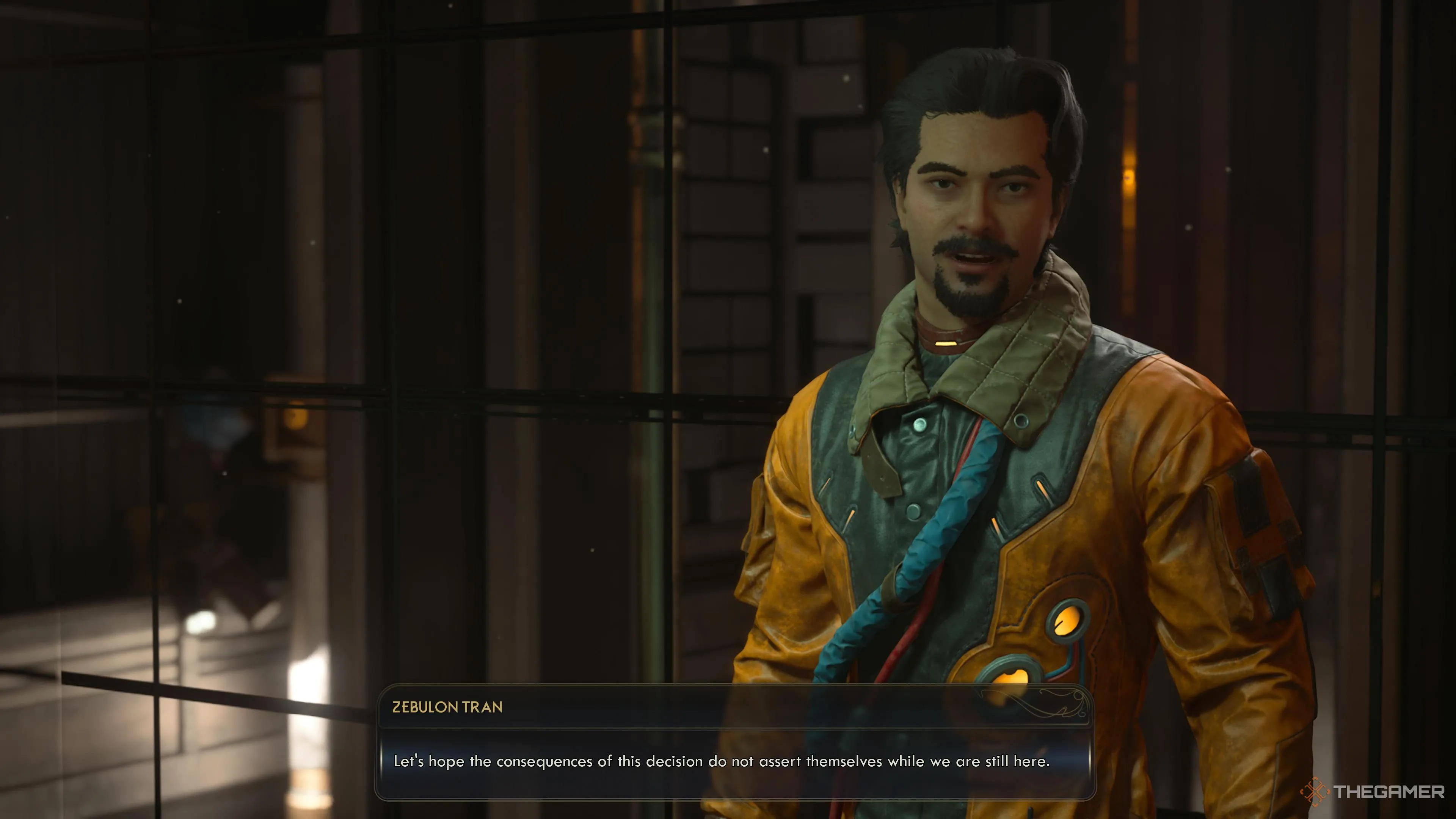Click the dialogue subtitle panel
1456x819 pixels.
[735, 760]
